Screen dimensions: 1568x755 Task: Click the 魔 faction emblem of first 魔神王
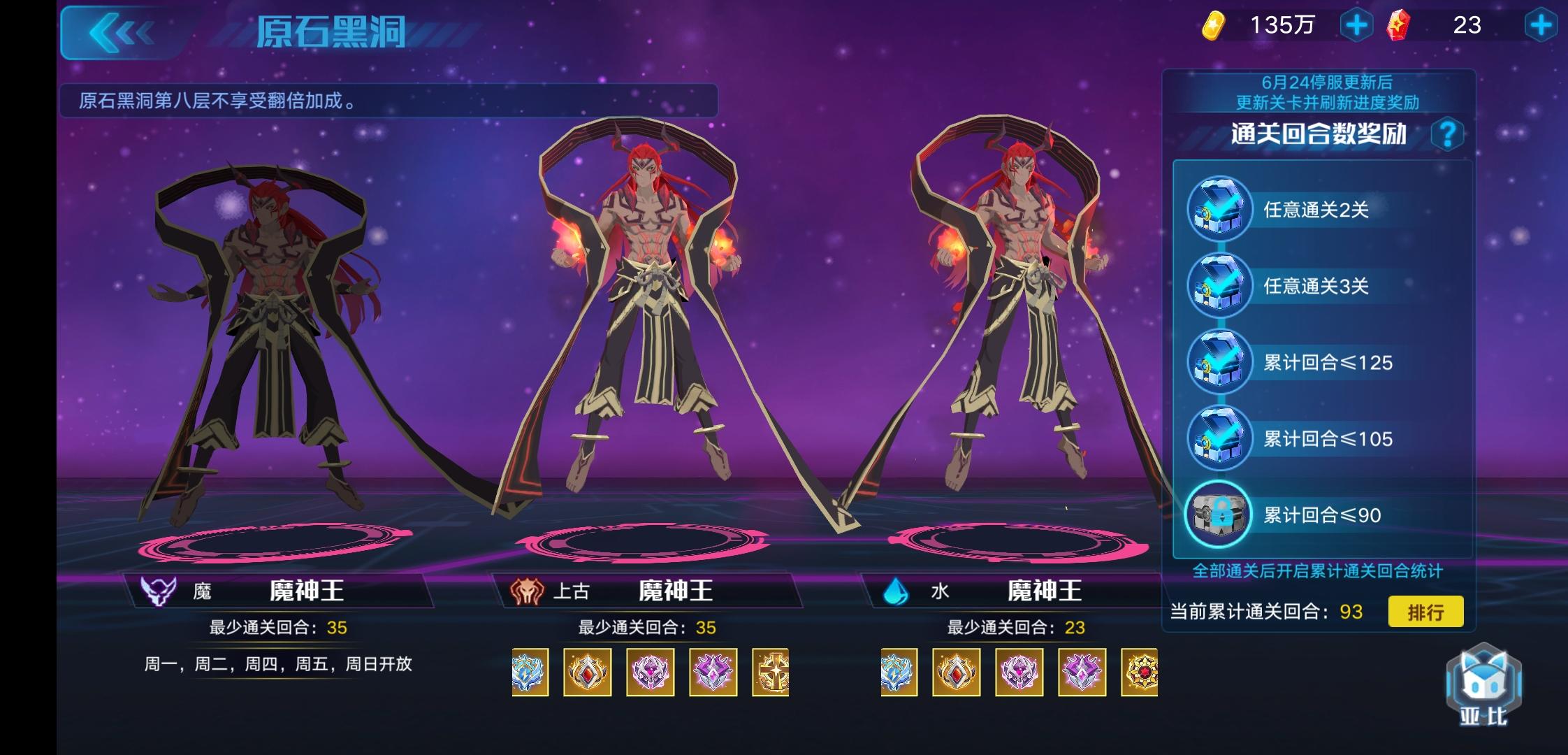(159, 589)
